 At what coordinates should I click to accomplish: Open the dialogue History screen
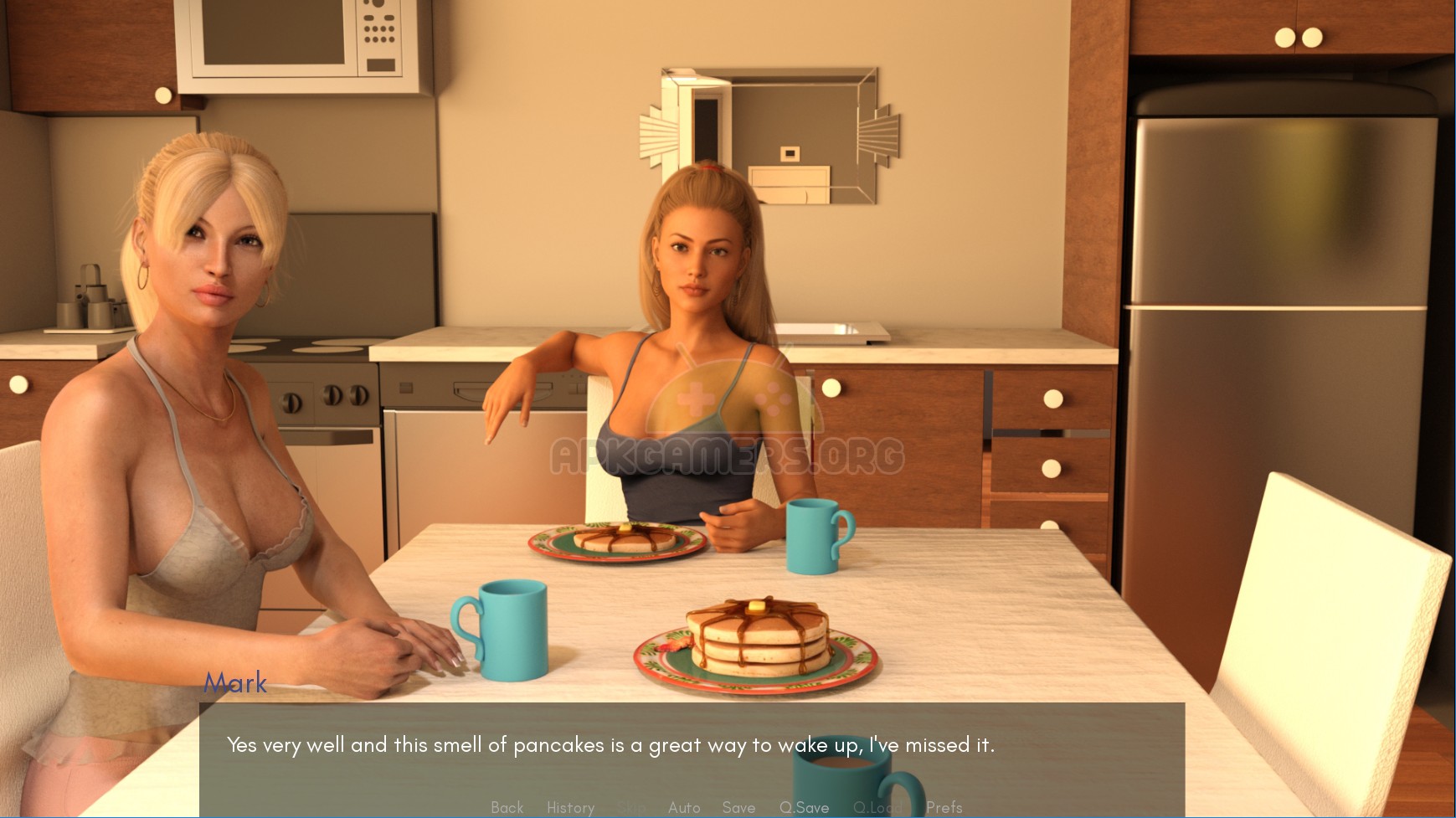coord(570,807)
